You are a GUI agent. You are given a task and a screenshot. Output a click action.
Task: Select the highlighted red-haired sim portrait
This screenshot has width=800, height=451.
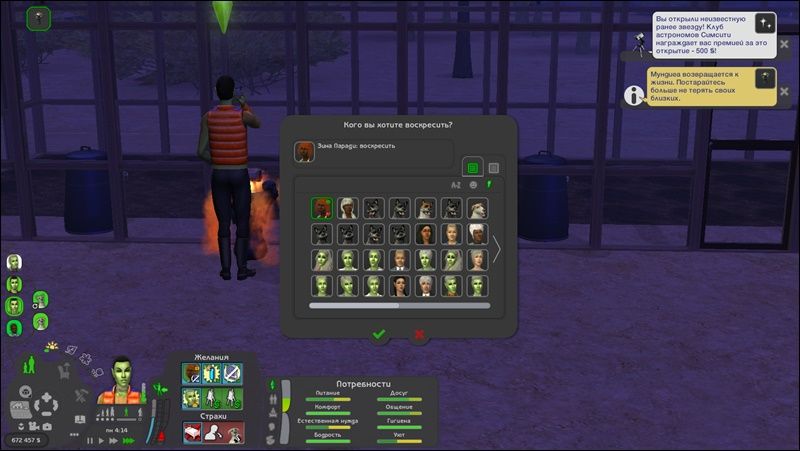[x=321, y=208]
